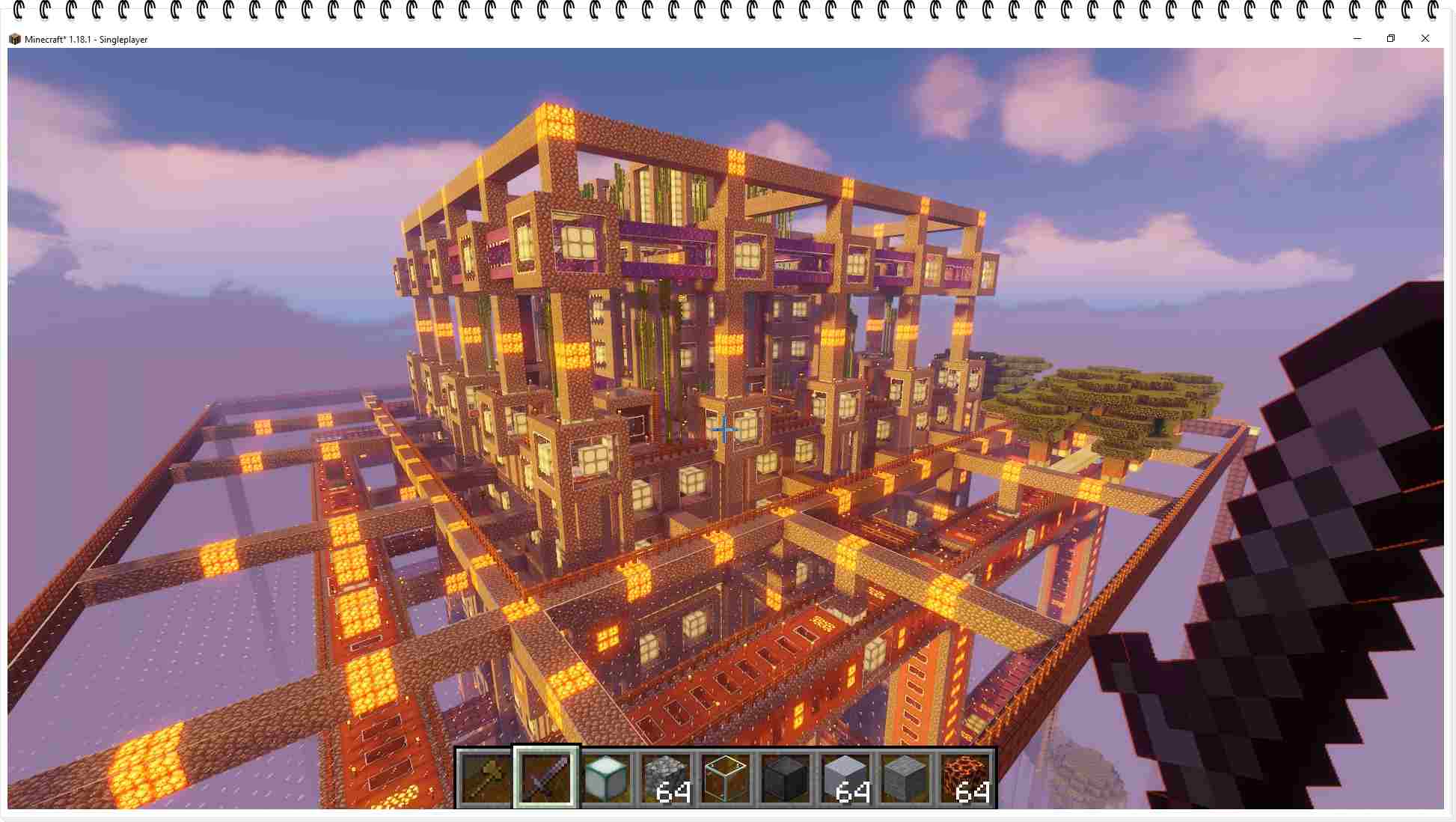
Task: Close the Minecraft window
Action: [1425, 38]
